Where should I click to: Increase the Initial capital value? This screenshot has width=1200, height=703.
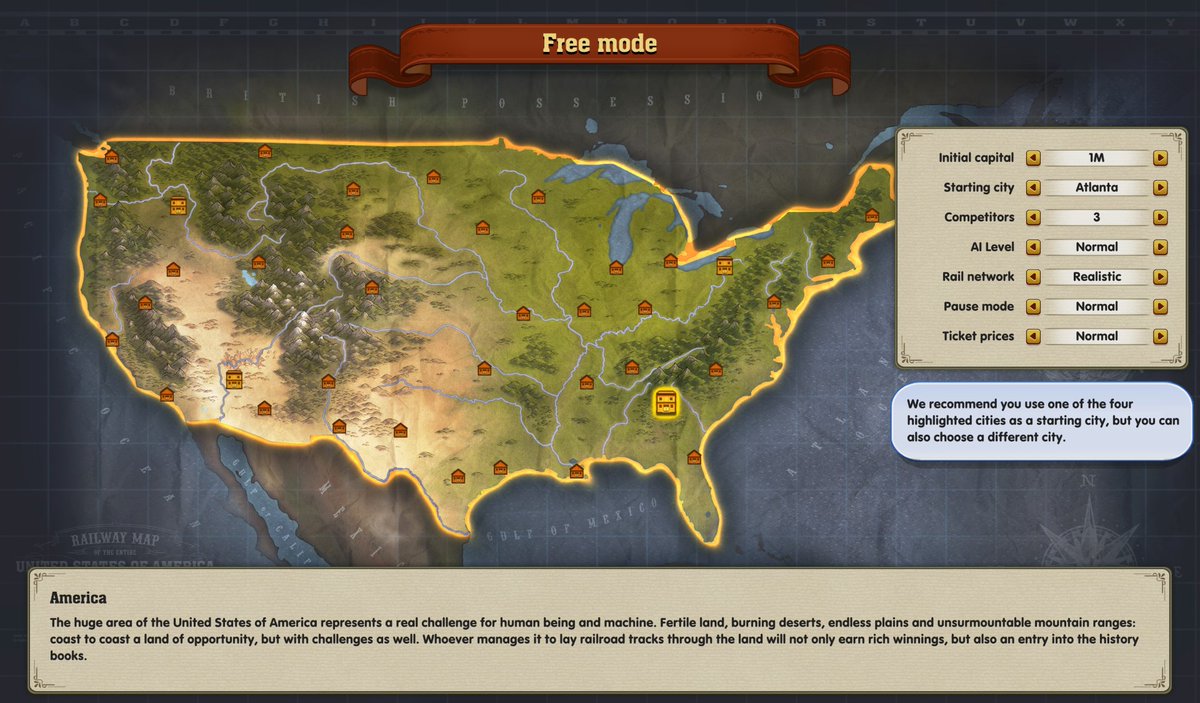[x=1160, y=158]
